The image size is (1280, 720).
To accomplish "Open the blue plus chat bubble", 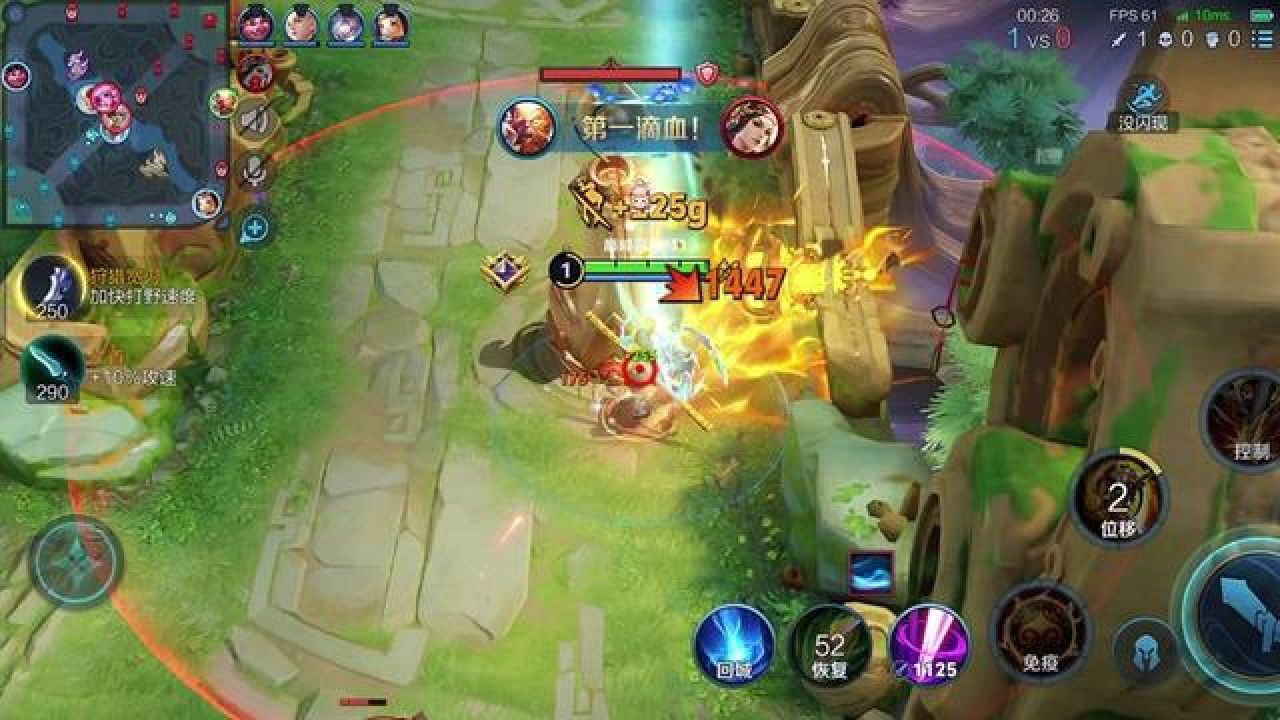I will [254, 228].
